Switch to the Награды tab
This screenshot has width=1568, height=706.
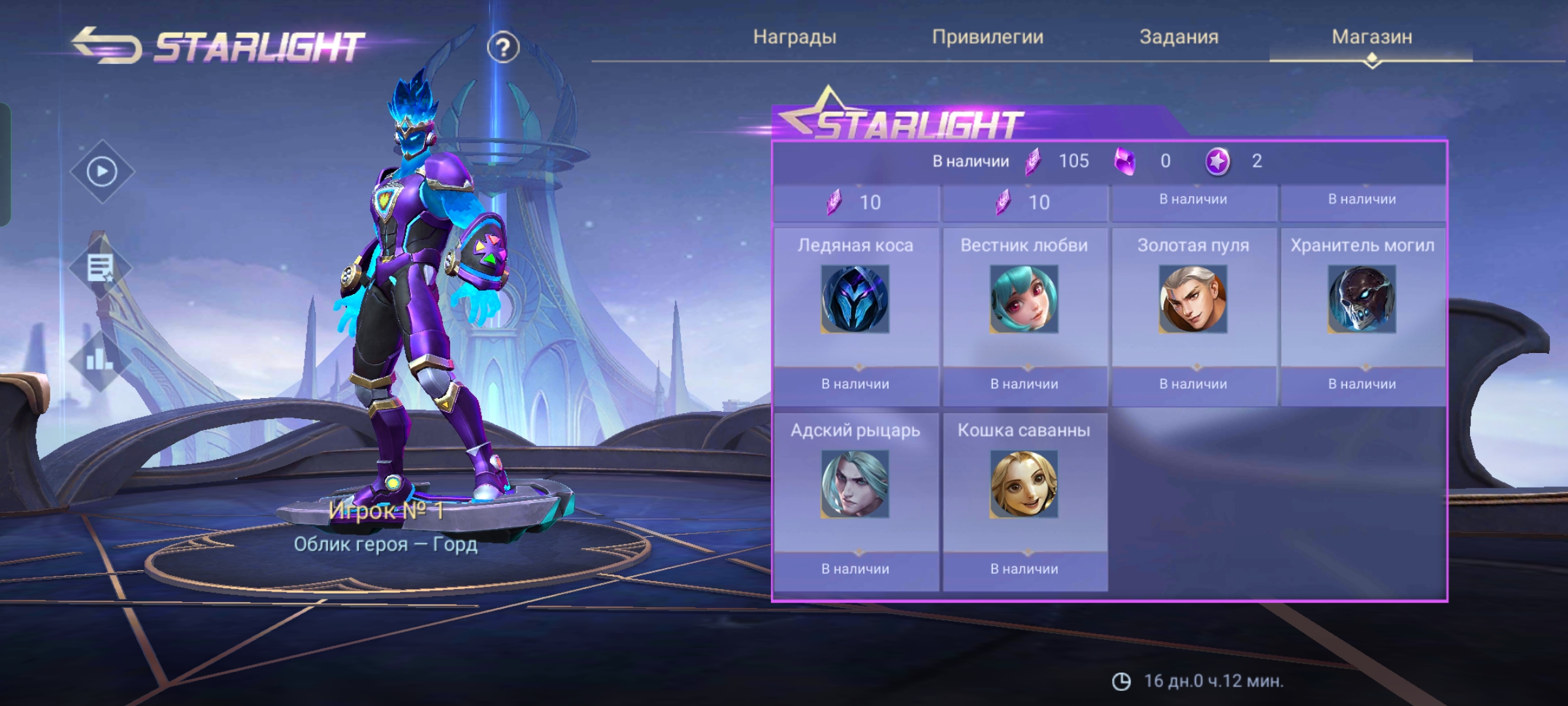[x=794, y=37]
